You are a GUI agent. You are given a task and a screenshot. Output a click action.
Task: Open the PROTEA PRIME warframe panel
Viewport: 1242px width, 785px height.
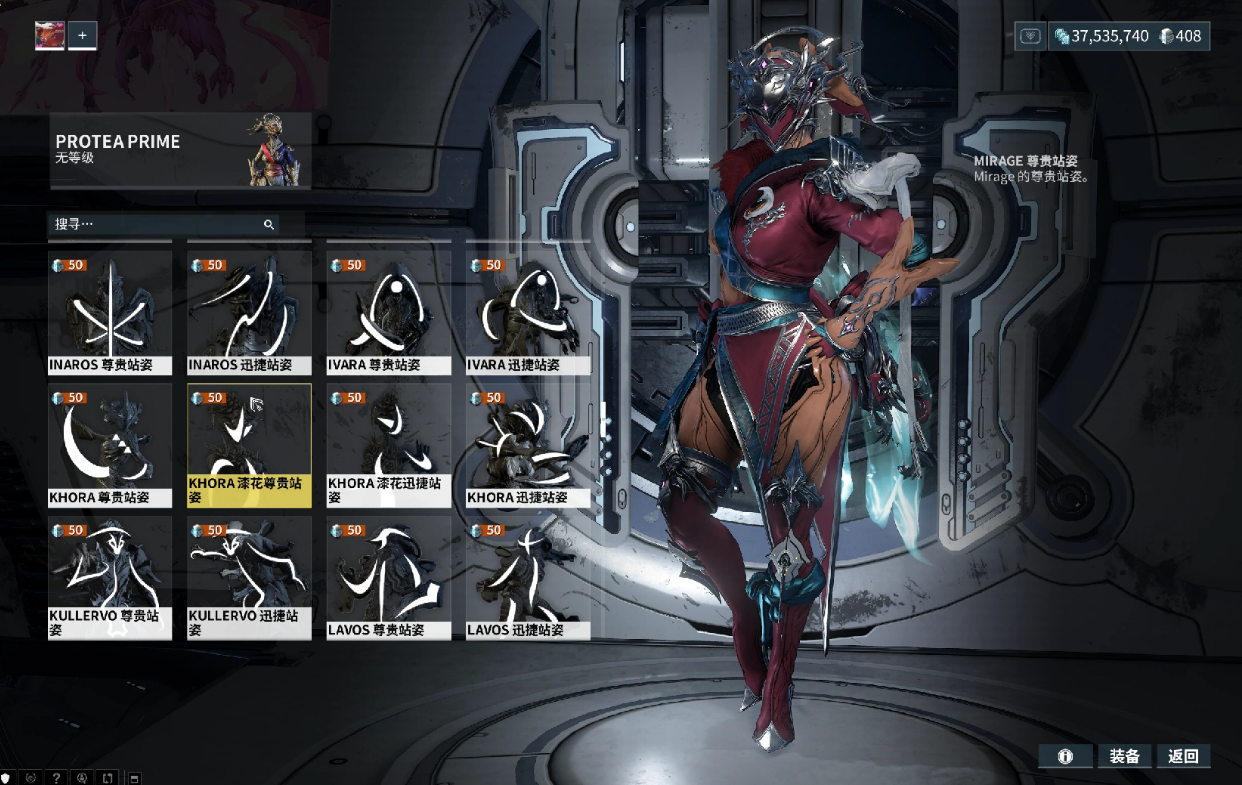pos(180,151)
